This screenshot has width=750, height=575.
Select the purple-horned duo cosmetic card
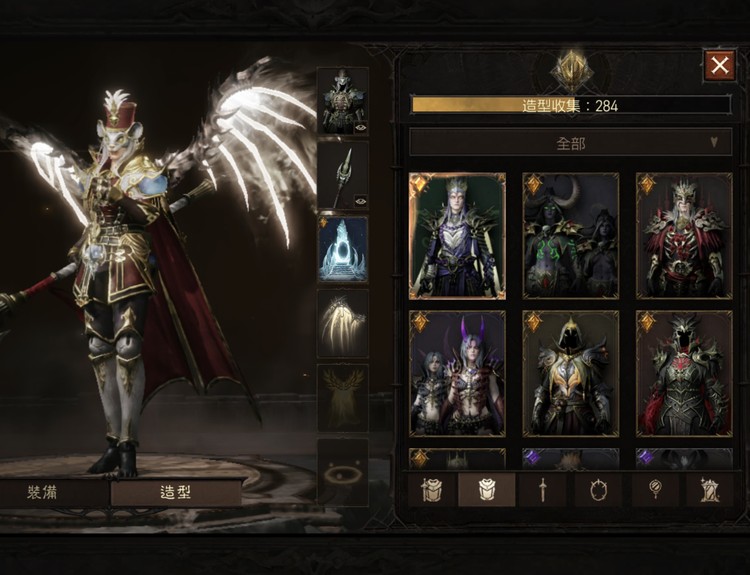click(x=457, y=373)
